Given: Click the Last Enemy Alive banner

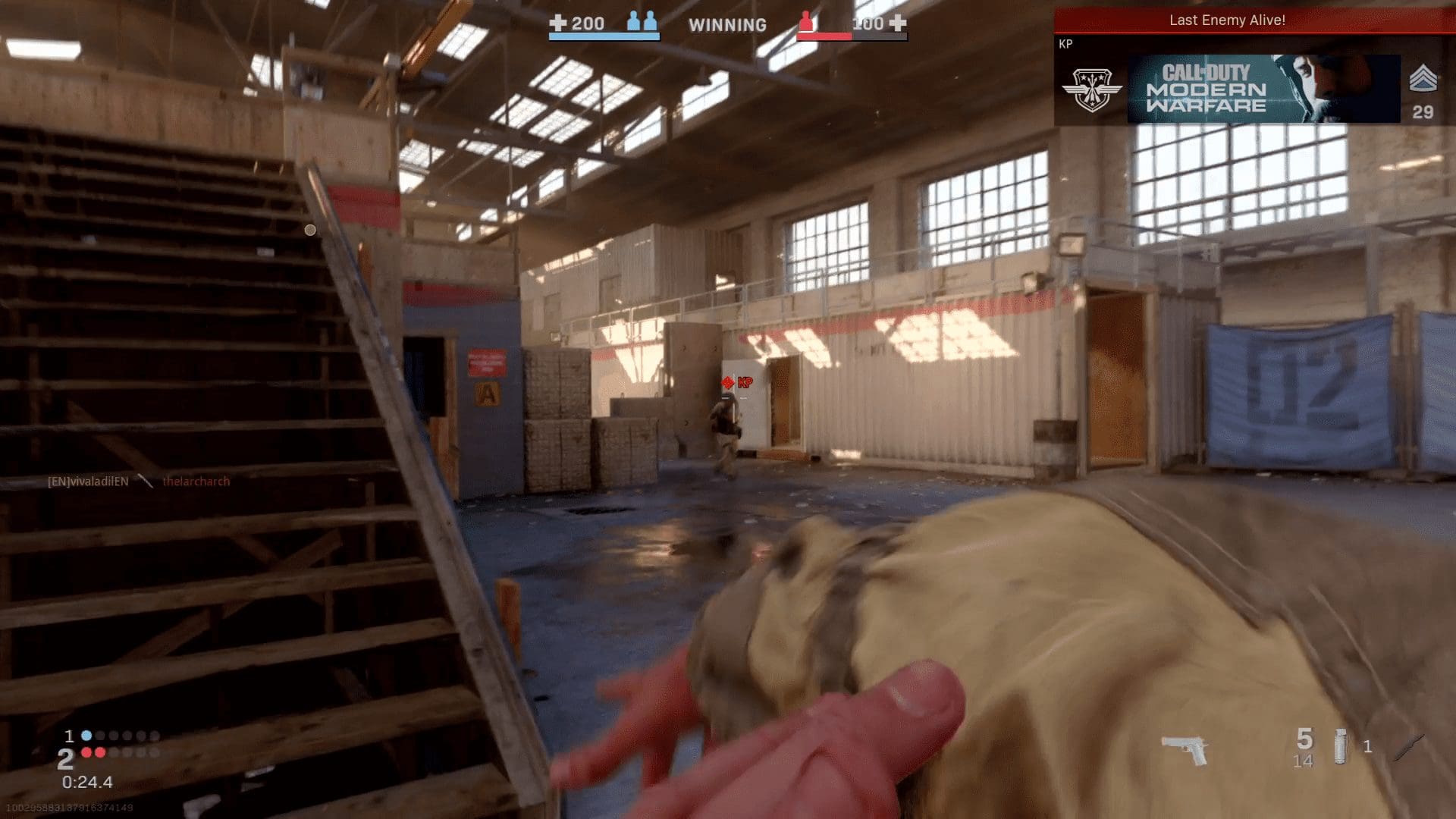Looking at the screenshot, I should tap(1226, 20).
